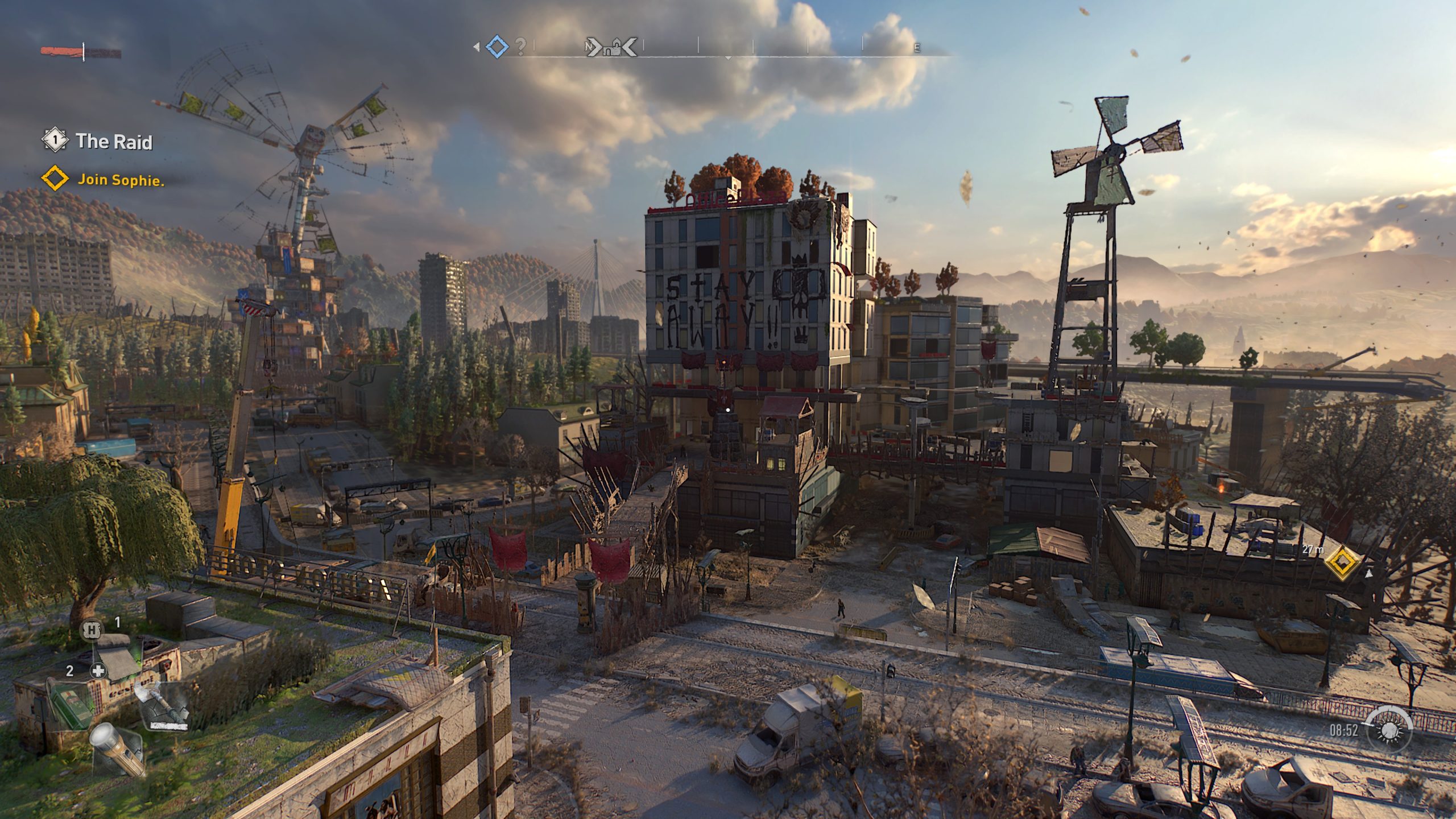The image size is (1456, 819).
Task: Click the white medical cross icon
Action: [98, 671]
